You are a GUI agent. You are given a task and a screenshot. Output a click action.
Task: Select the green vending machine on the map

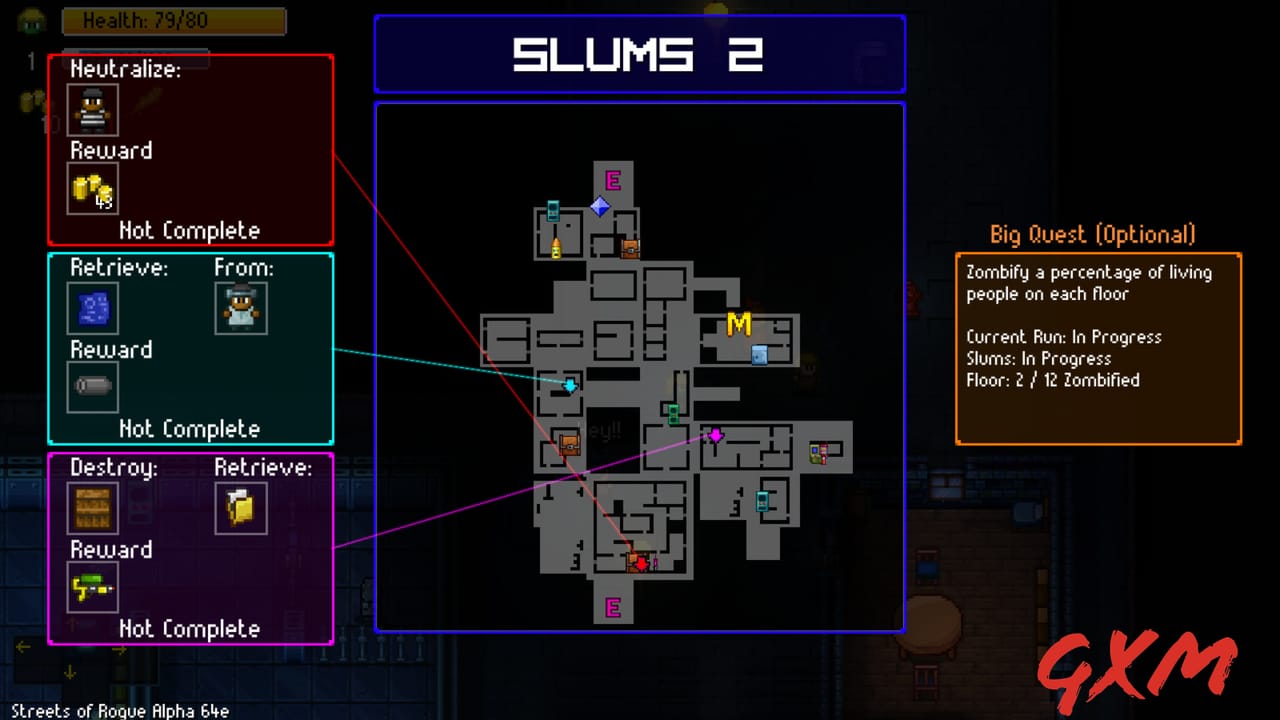tap(673, 412)
